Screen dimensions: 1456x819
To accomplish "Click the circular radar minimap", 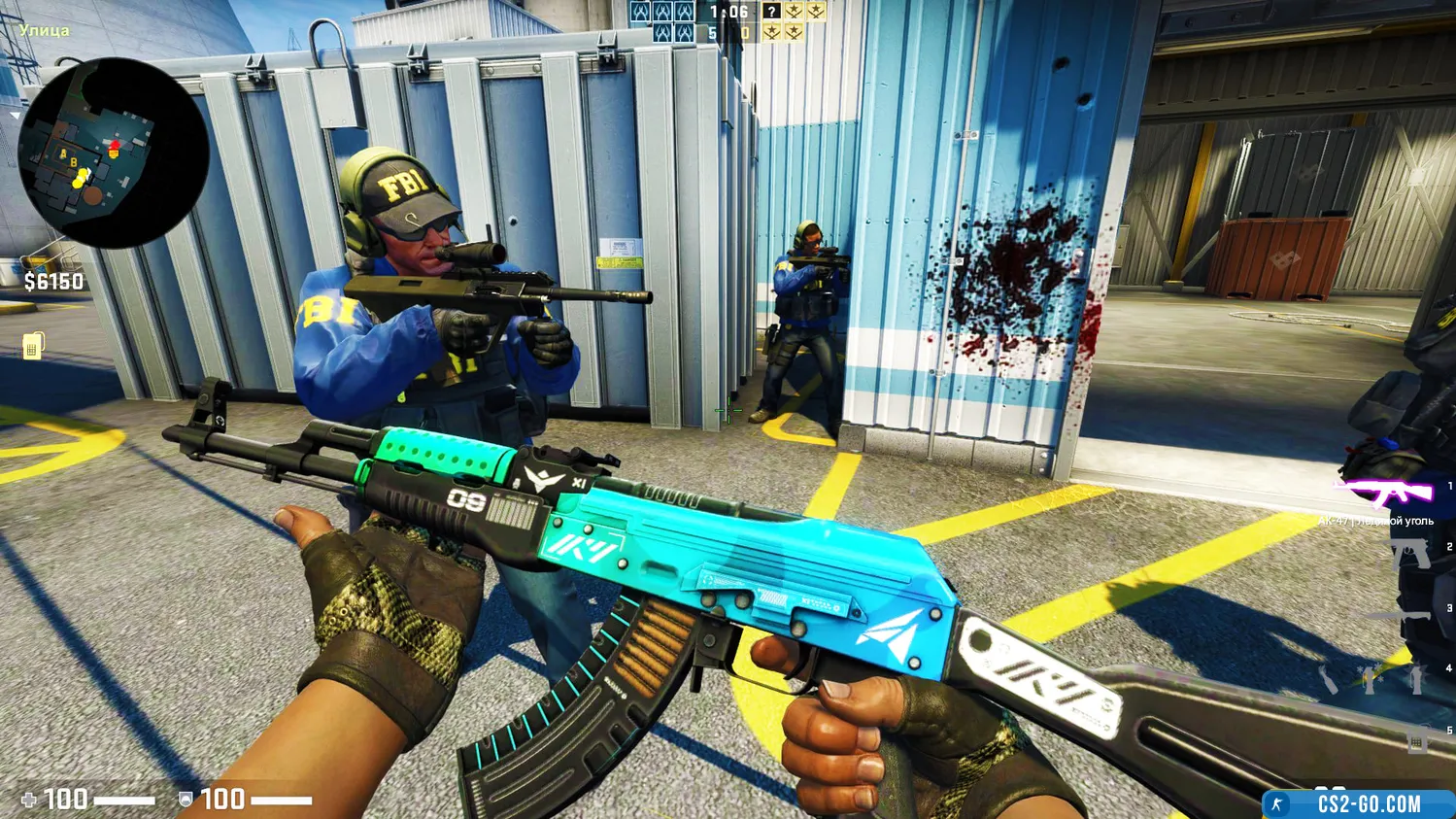I will click(x=113, y=152).
